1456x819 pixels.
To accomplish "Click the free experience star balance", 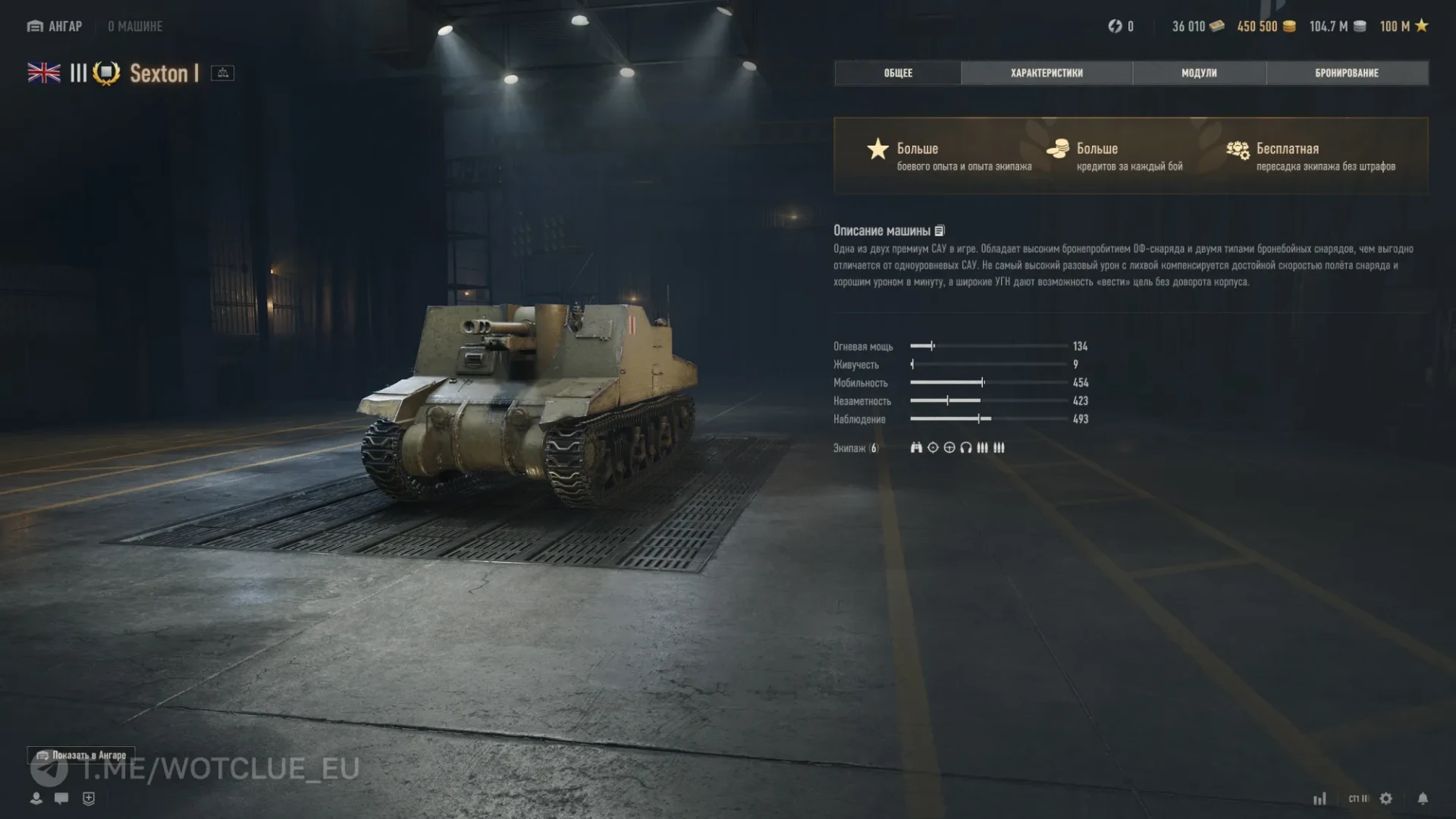I will (1404, 27).
